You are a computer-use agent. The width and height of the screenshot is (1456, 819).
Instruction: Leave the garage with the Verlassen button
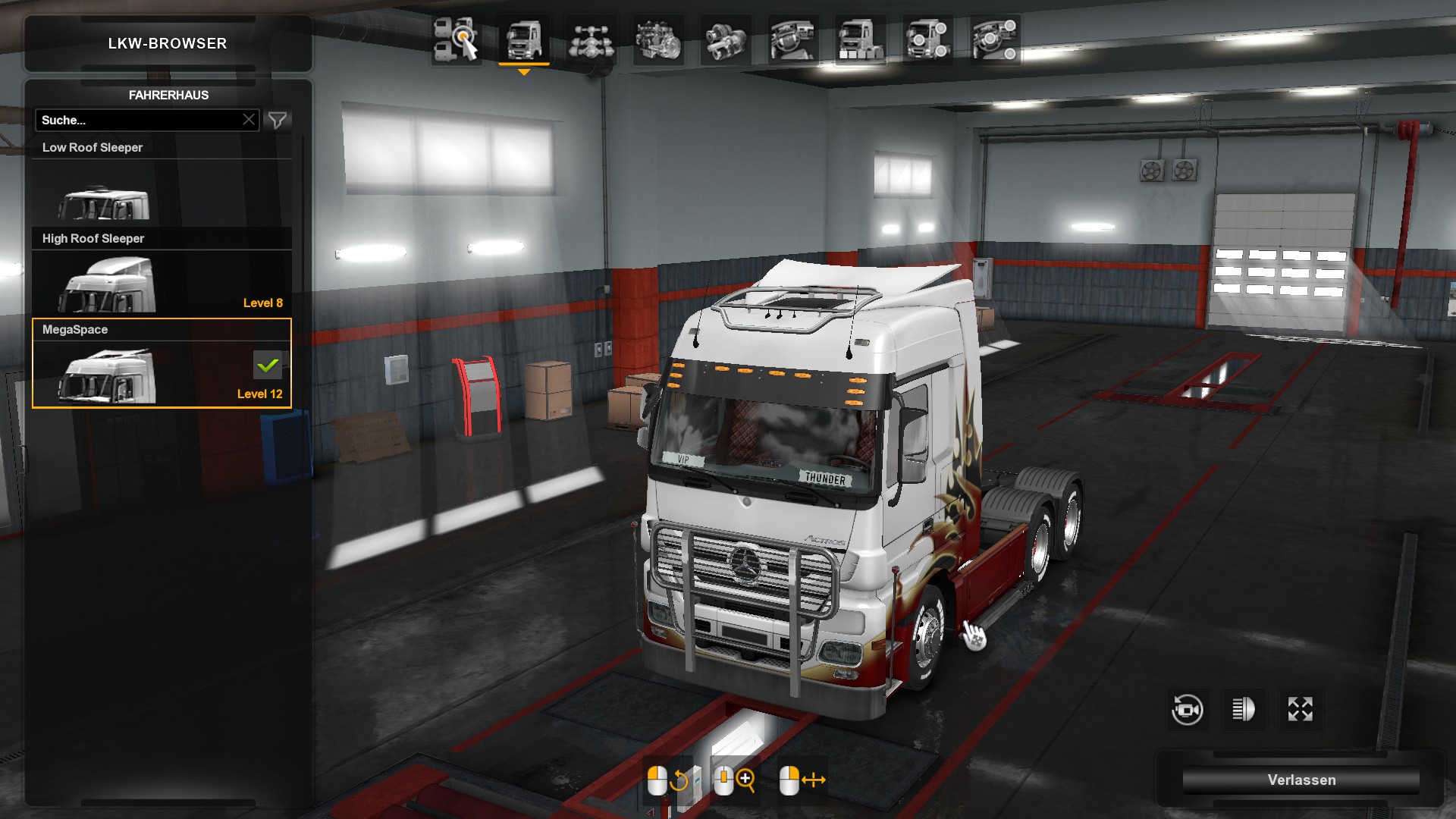[x=1301, y=780]
